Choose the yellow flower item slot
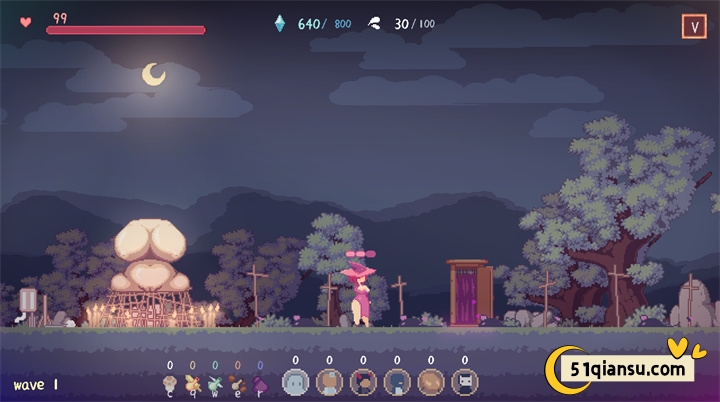The height and width of the screenshot is (402, 720). pyautogui.click(x=192, y=382)
